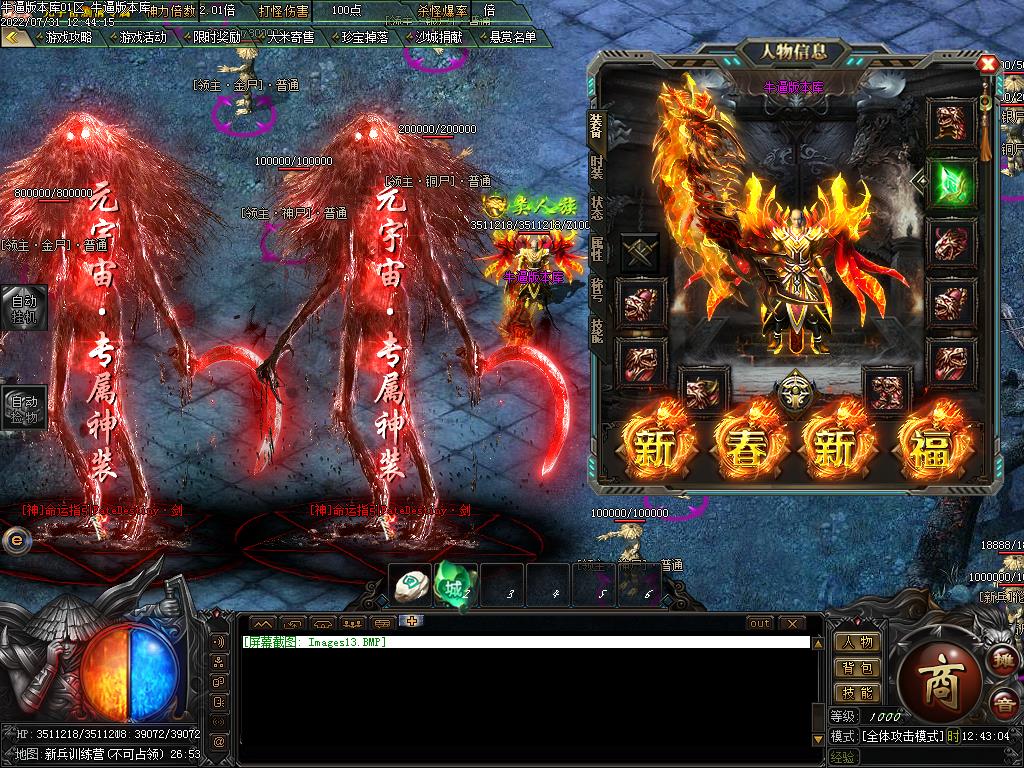This screenshot has height=768, width=1024.
Task: Collapse the top menu with the yellow arrow
Action: click(14, 37)
